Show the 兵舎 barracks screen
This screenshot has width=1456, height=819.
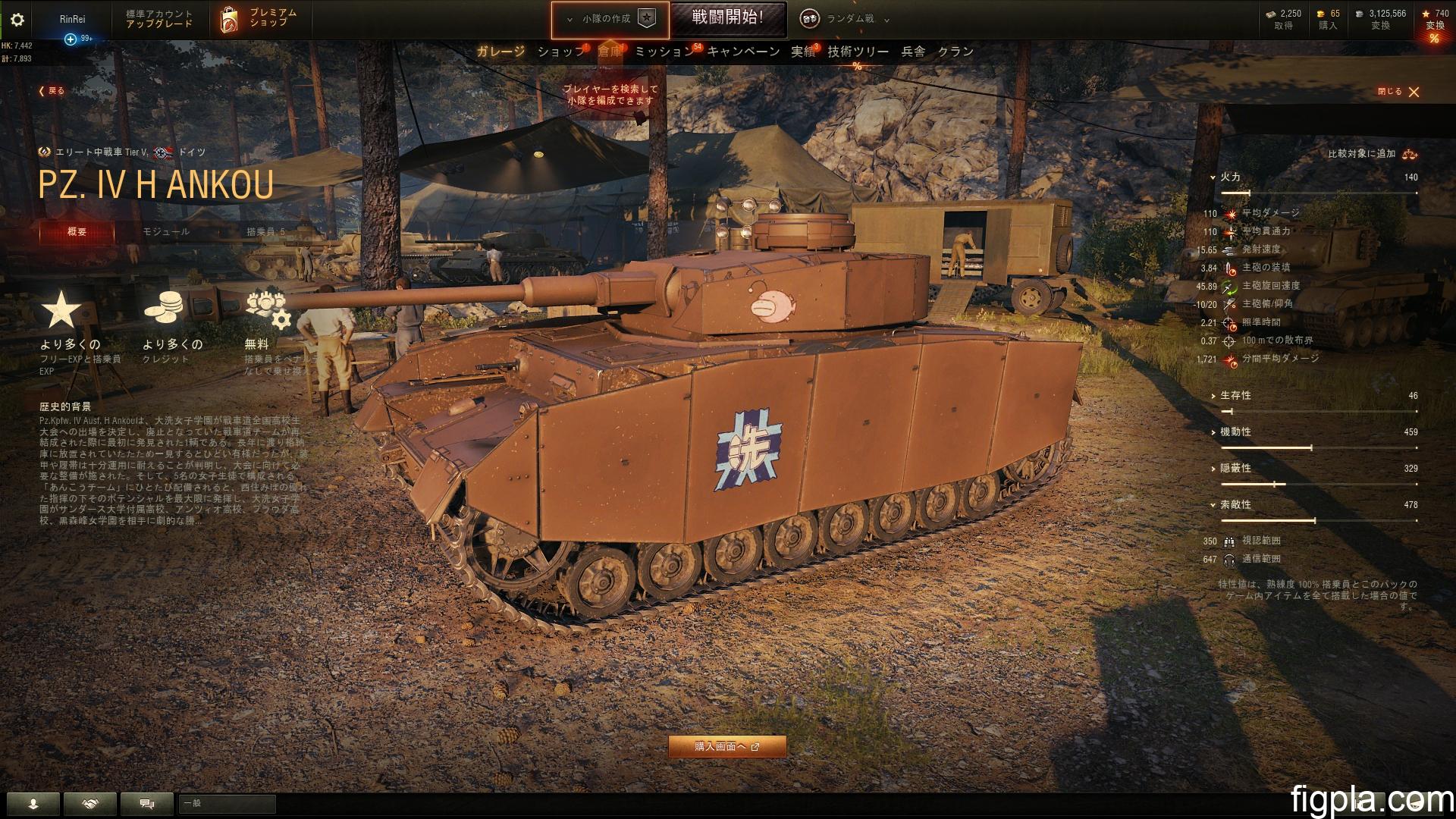[x=913, y=52]
